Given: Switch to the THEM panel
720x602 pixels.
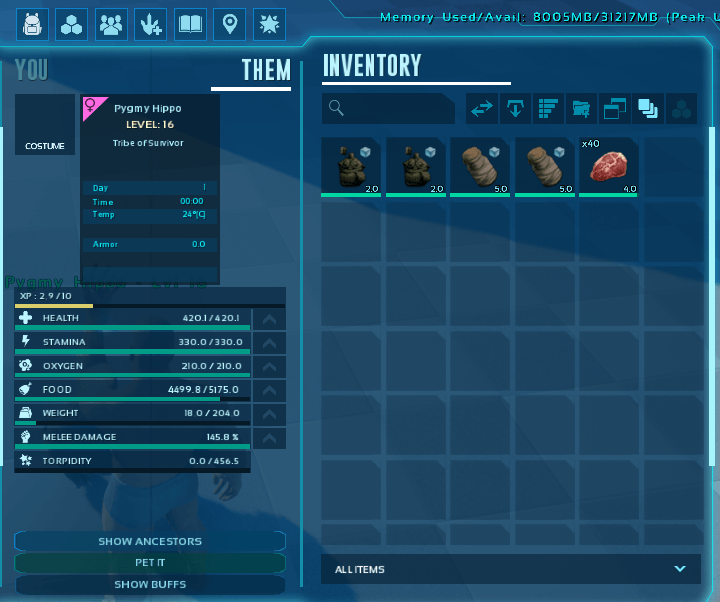Looking at the screenshot, I should pos(266,70).
